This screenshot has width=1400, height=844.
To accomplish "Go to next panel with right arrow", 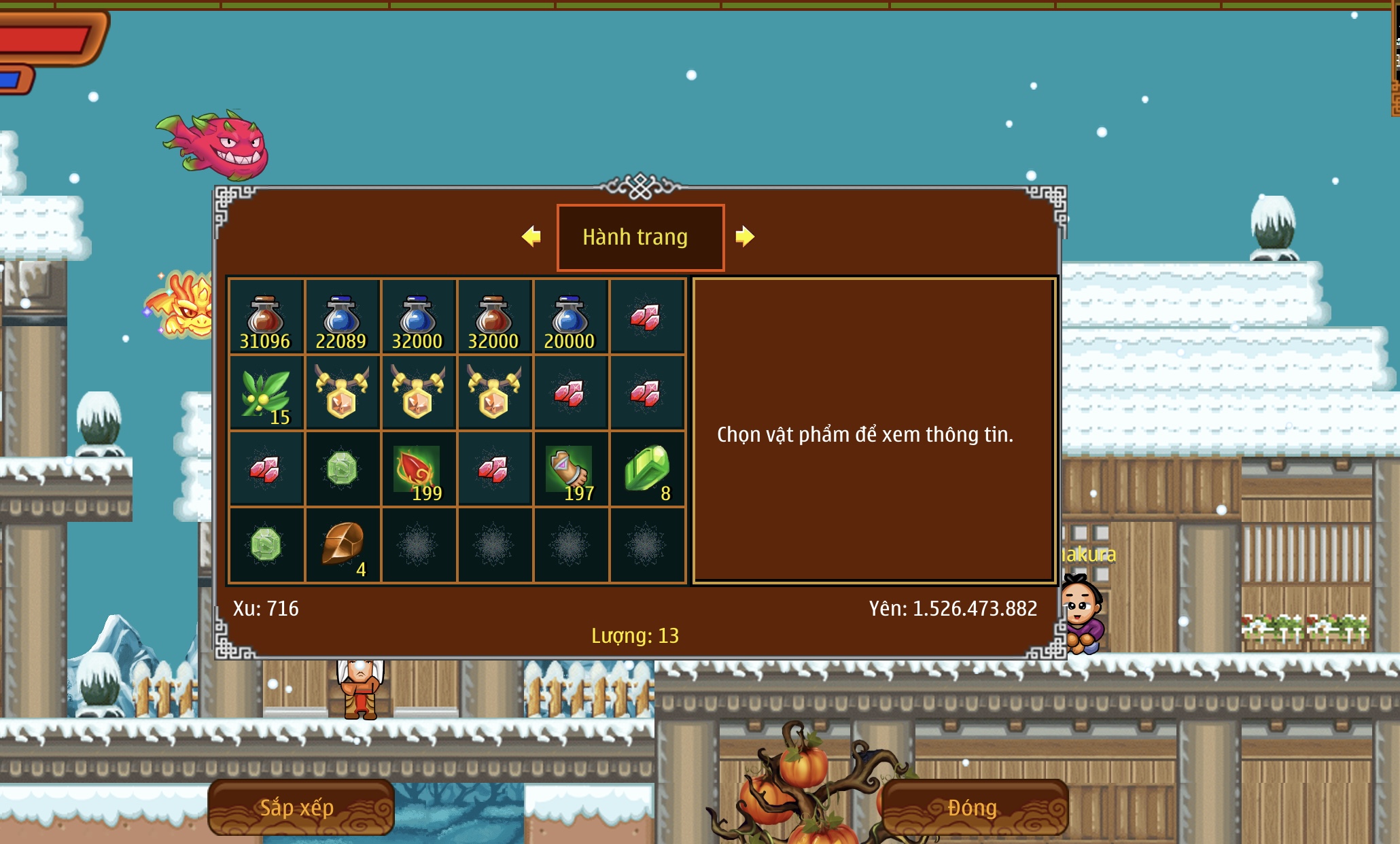I will click(x=745, y=236).
